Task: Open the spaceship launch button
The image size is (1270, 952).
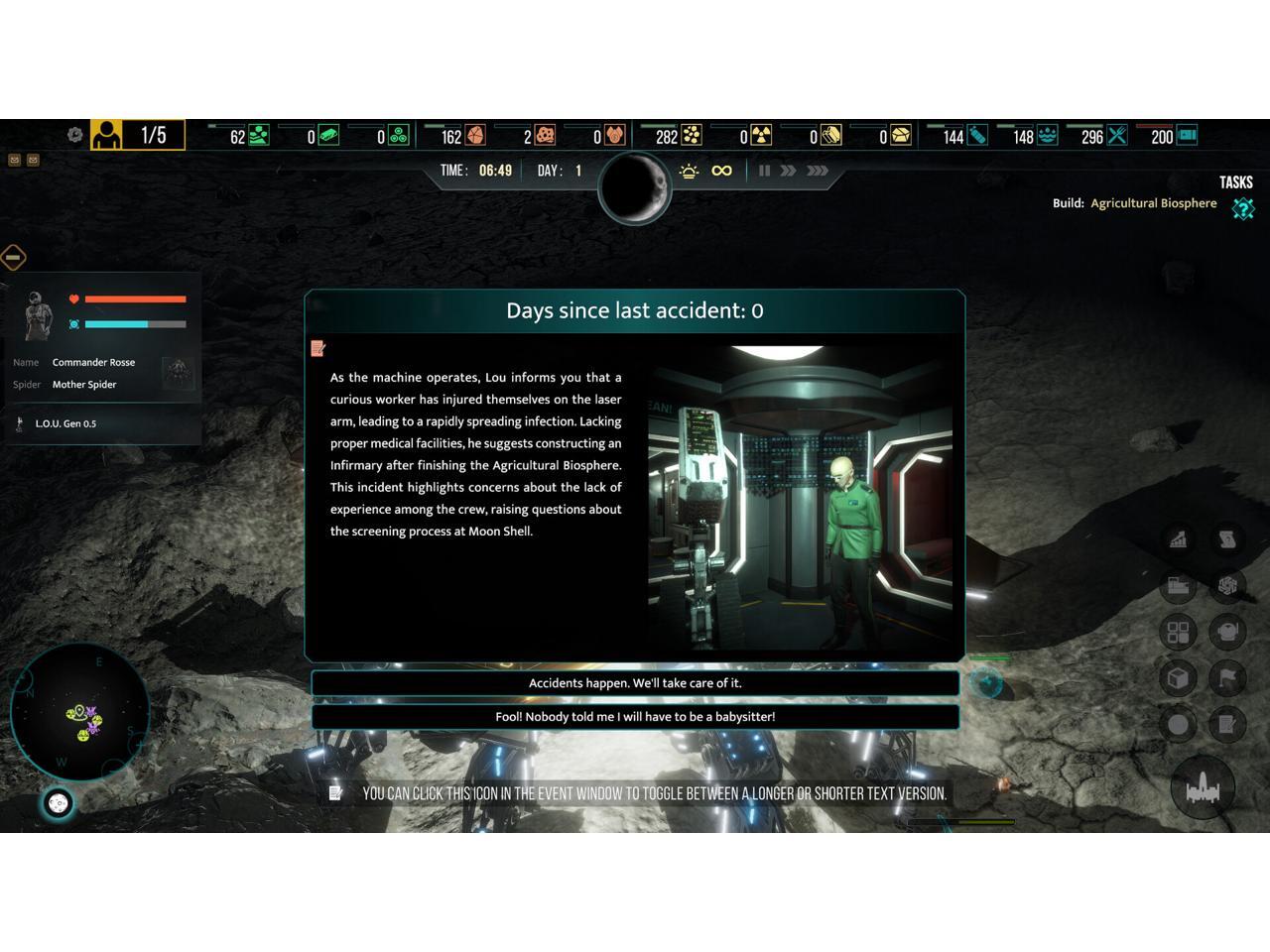Action: tap(1203, 789)
